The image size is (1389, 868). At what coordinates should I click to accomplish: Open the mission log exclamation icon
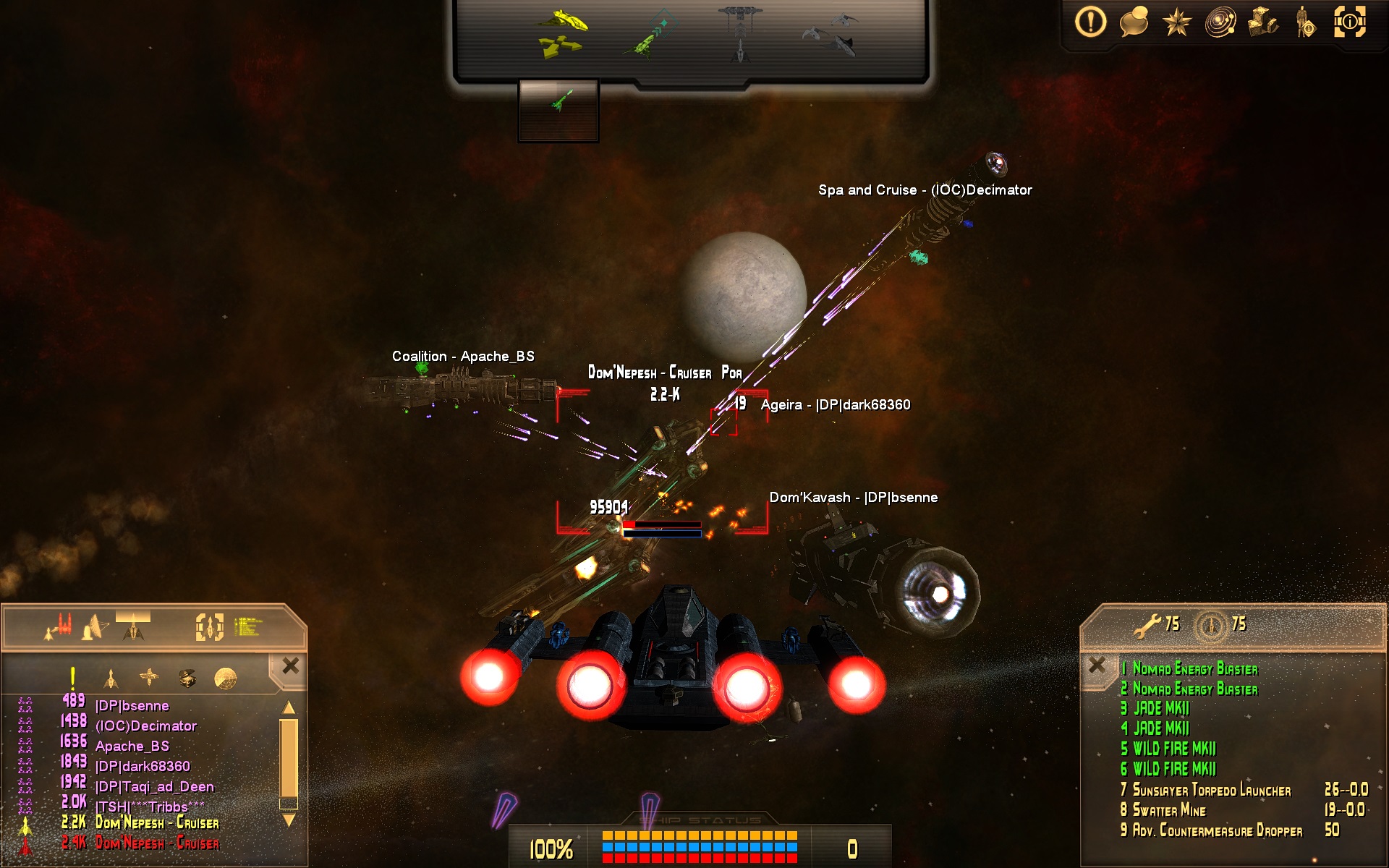click(x=1090, y=22)
